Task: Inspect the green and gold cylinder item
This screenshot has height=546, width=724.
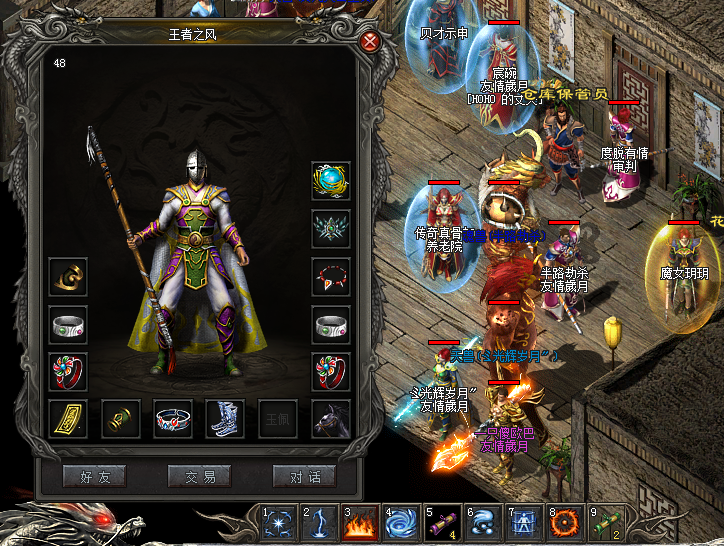Action: pos(120,419)
